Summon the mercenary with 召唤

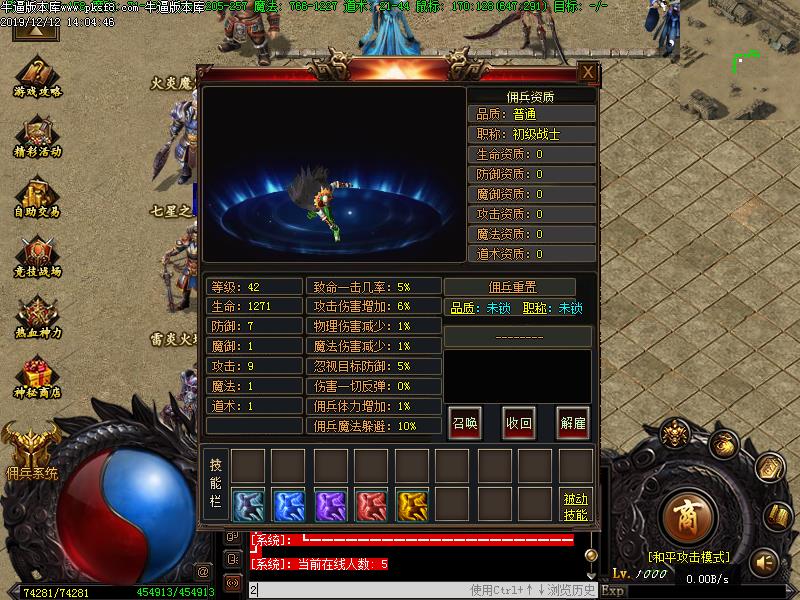pos(464,422)
